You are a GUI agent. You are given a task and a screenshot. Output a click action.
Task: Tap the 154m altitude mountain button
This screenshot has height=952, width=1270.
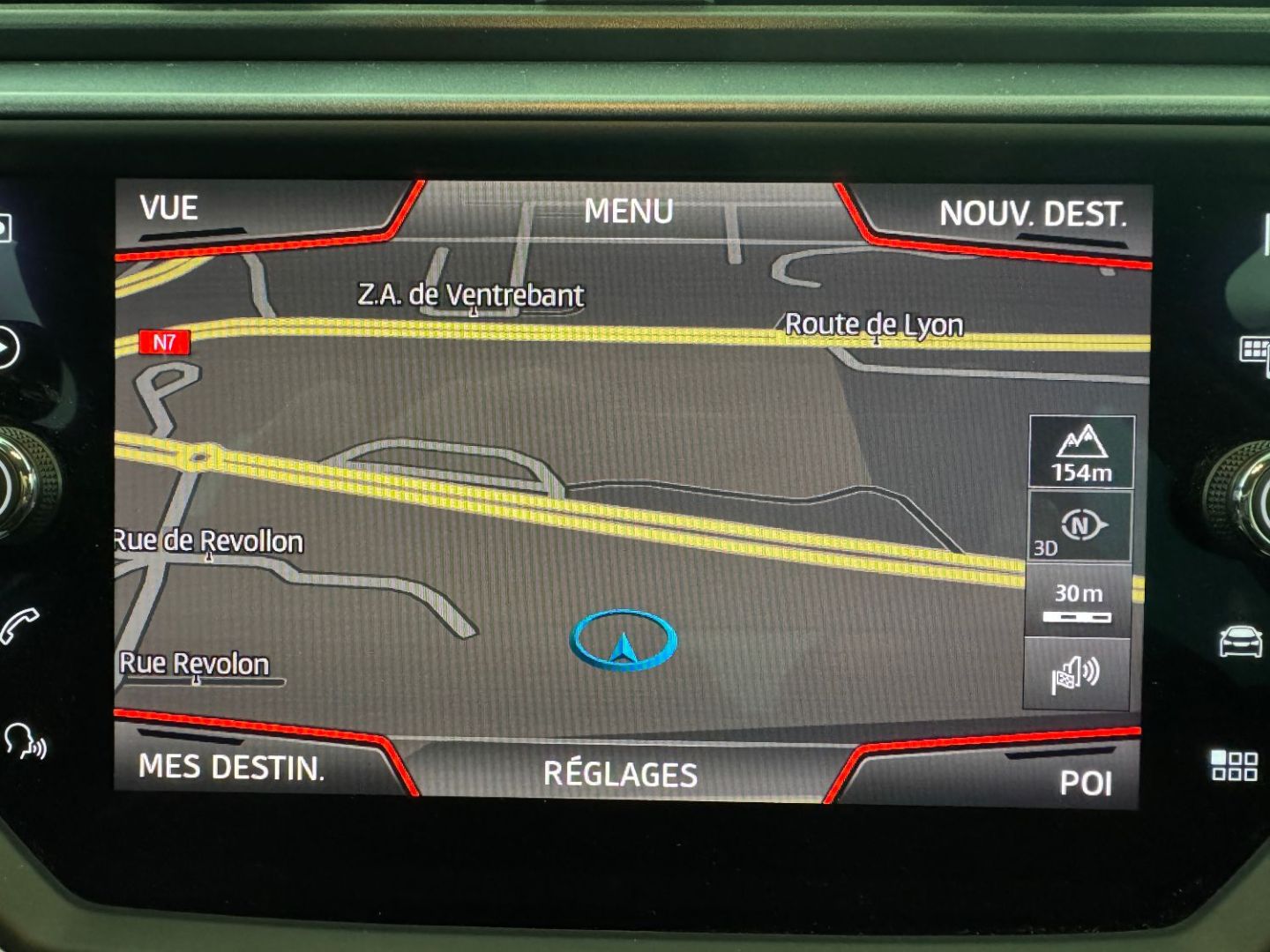point(1081,453)
